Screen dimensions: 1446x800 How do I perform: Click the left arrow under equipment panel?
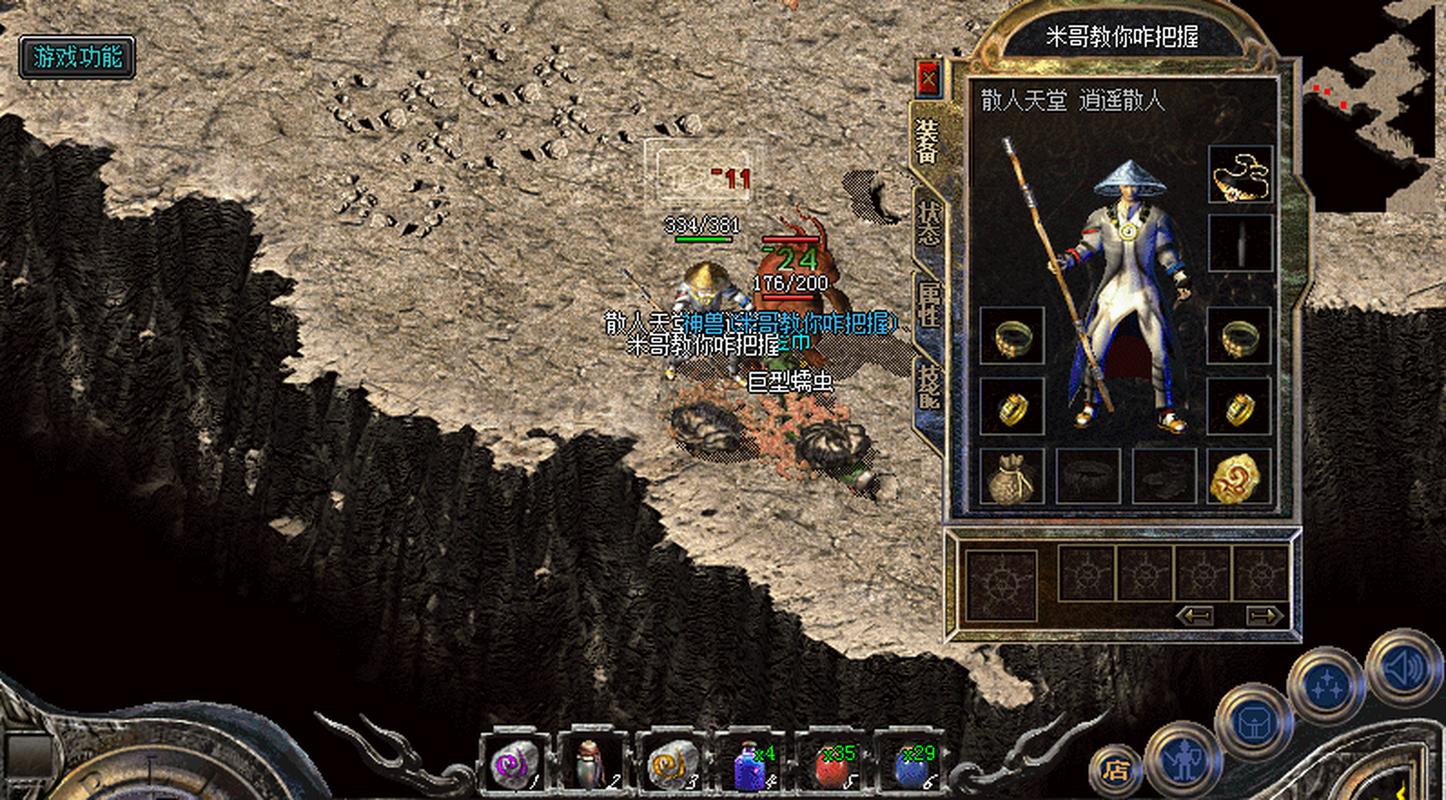click(x=1195, y=615)
